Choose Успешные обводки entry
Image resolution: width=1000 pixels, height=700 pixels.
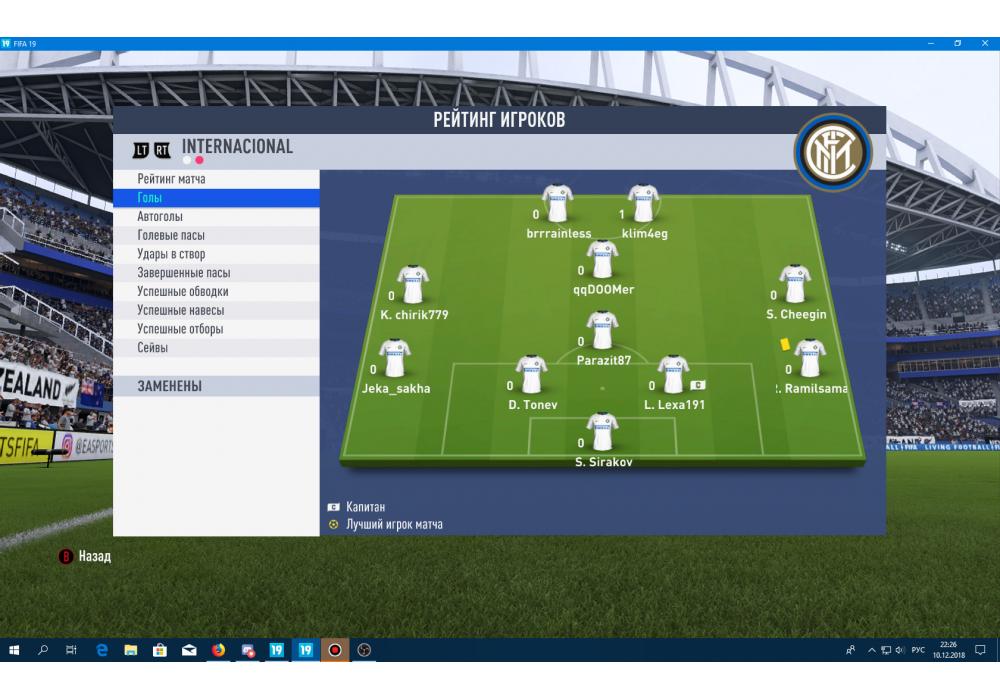(x=183, y=292)
